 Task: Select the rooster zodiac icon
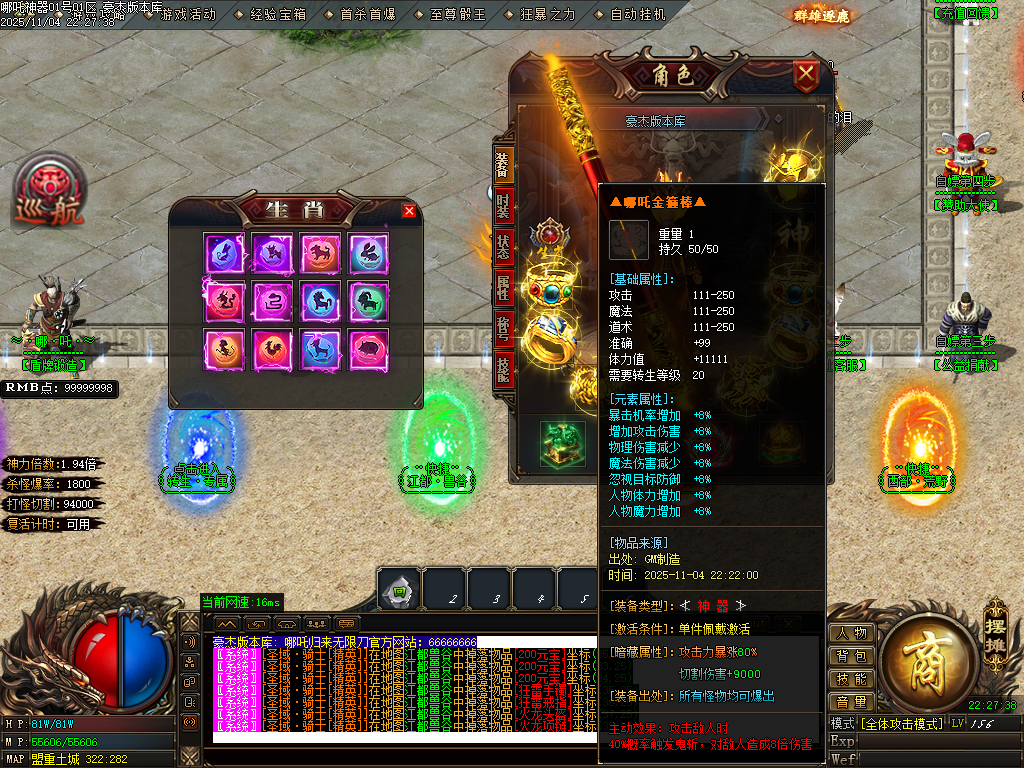(x=271, y=348)
